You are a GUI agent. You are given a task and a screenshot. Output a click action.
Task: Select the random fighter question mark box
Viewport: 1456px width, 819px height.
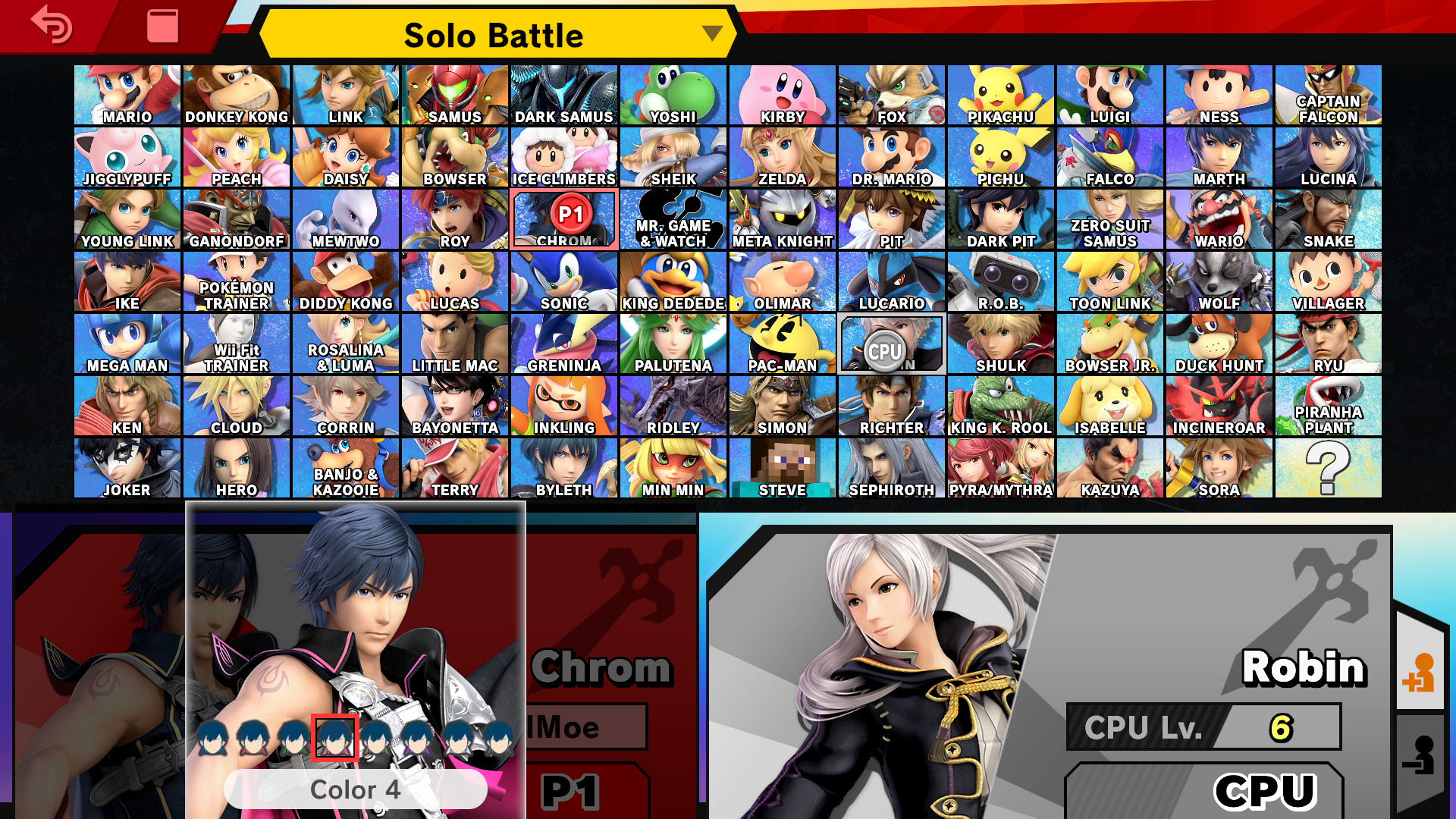coord(1329,468)
